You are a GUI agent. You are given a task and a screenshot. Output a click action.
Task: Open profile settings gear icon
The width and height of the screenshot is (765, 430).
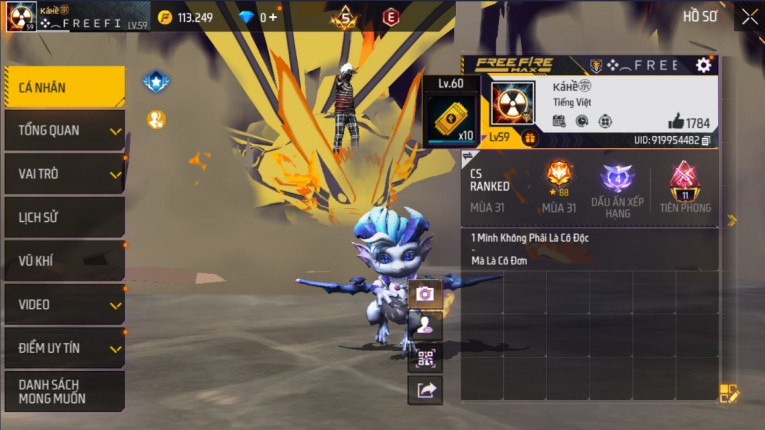pos(704,65)
